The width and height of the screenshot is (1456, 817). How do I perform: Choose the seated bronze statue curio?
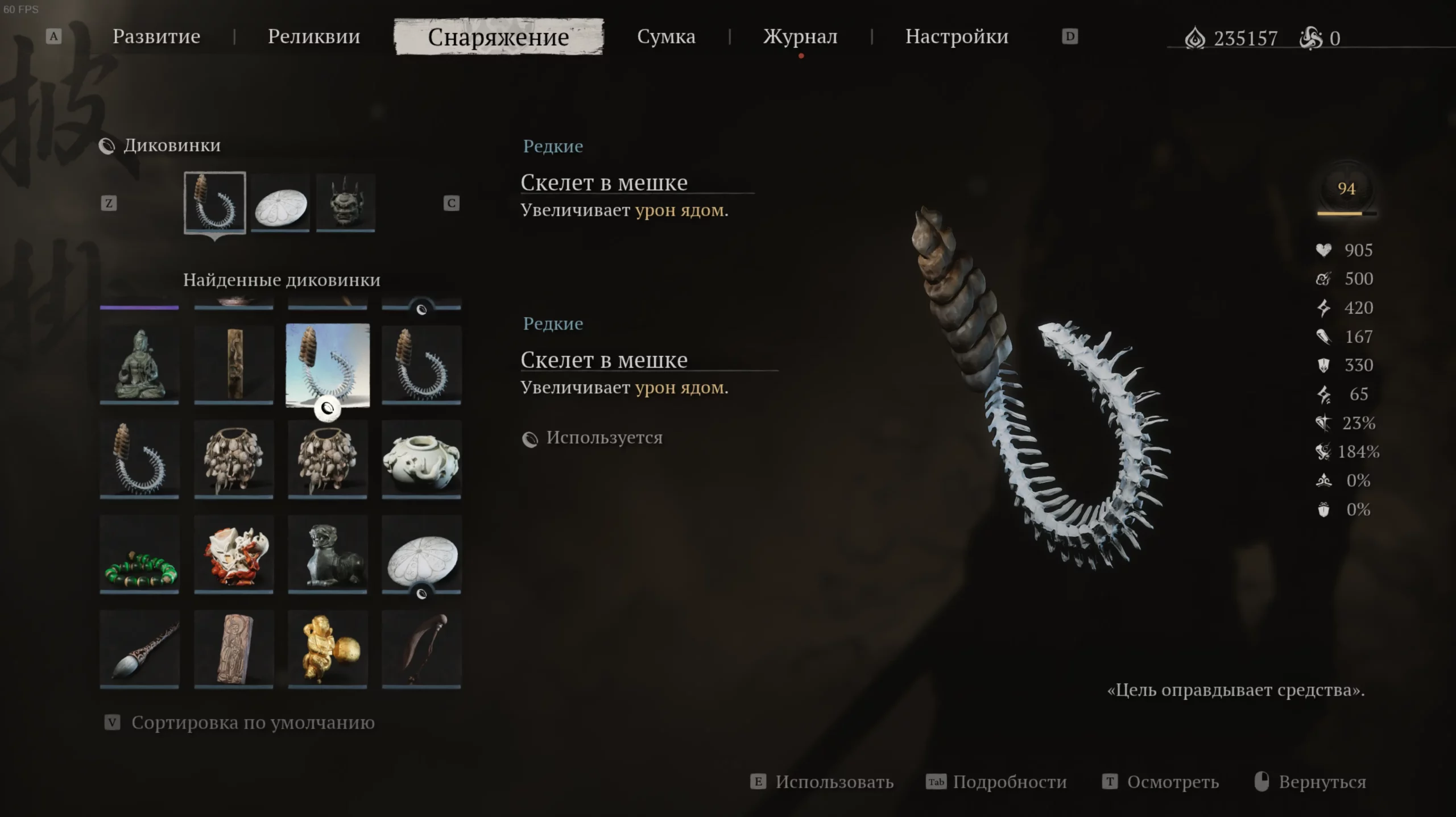139,364
